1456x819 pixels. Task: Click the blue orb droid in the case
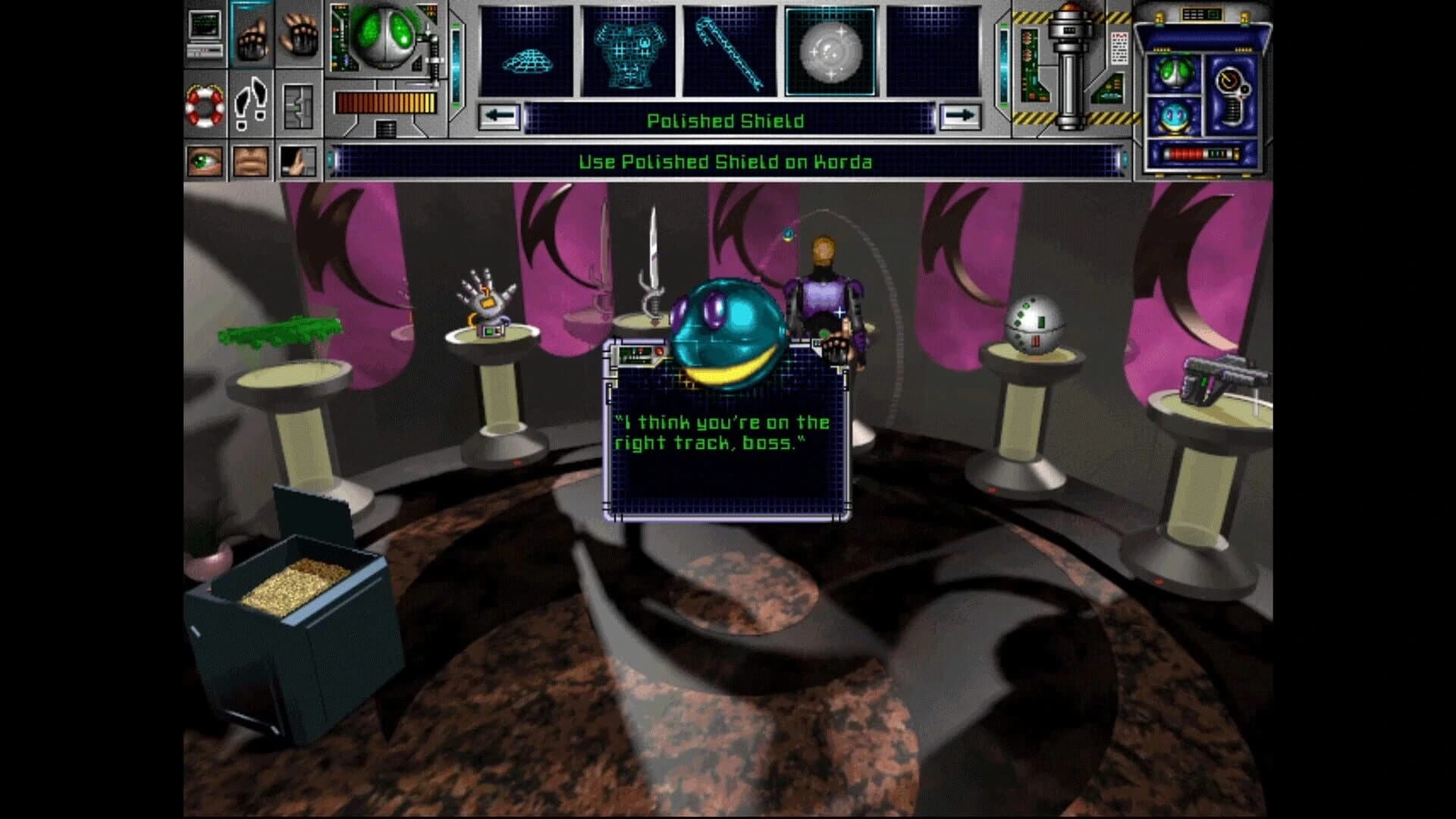[1174, 116]
